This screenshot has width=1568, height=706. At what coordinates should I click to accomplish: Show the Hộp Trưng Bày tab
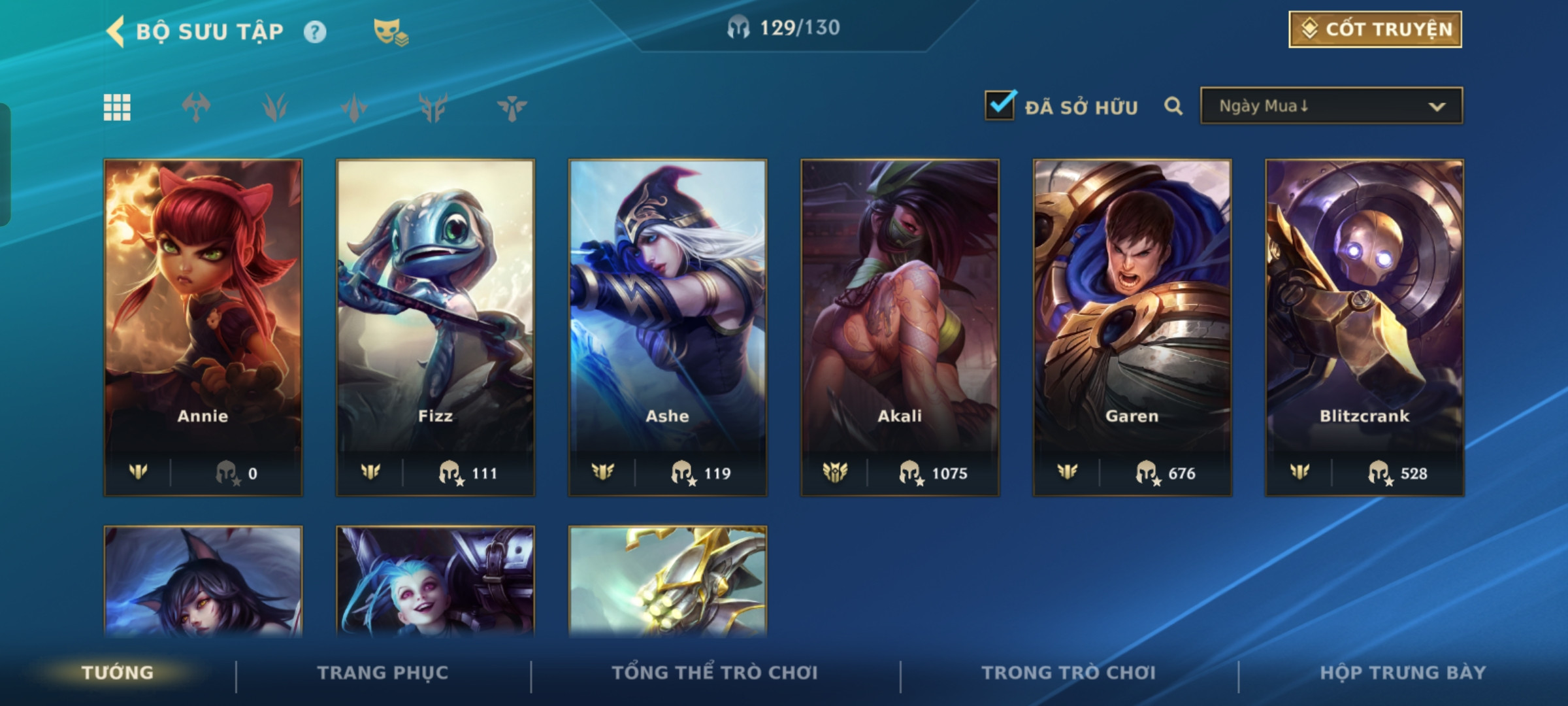tap(1403, 673)
